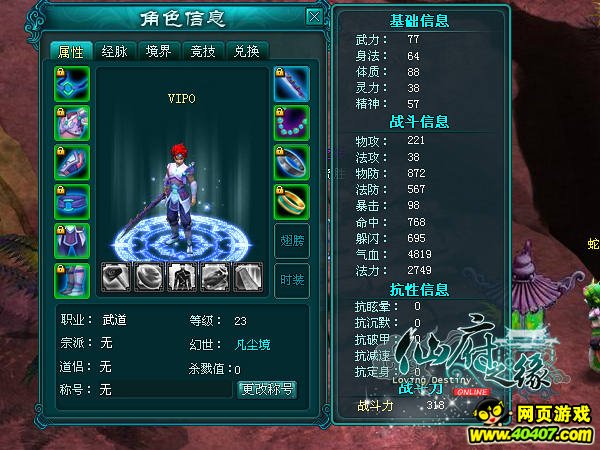
Task: Select the equipped headband slot
Action: pyautogui.click(x=72, y=83)
